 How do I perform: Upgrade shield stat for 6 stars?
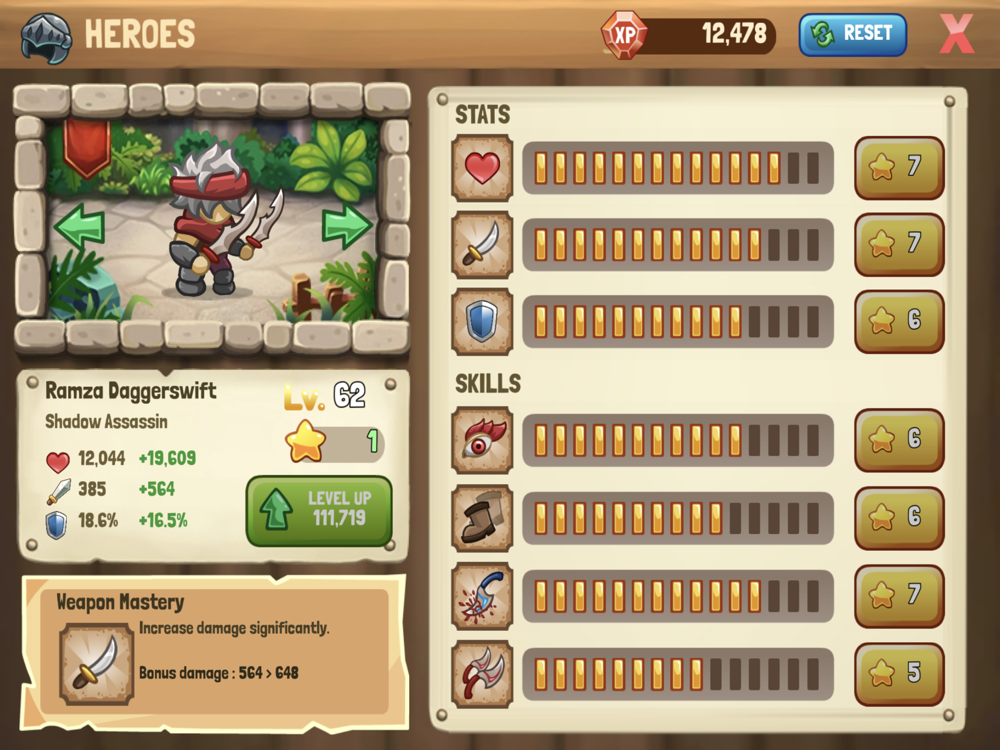899,322
